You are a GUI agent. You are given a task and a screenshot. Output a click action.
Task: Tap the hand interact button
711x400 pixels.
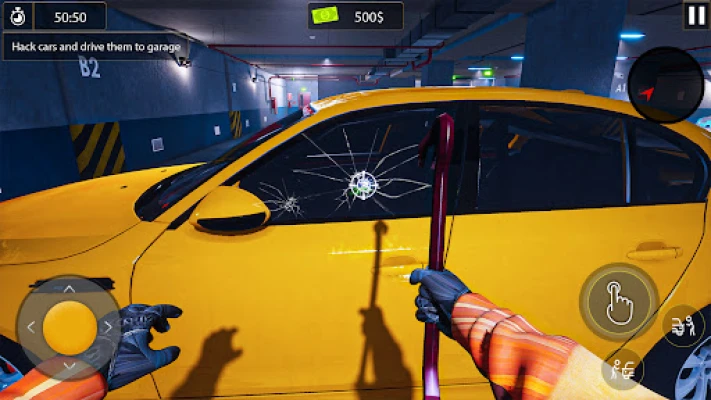(x=618, y=302)
